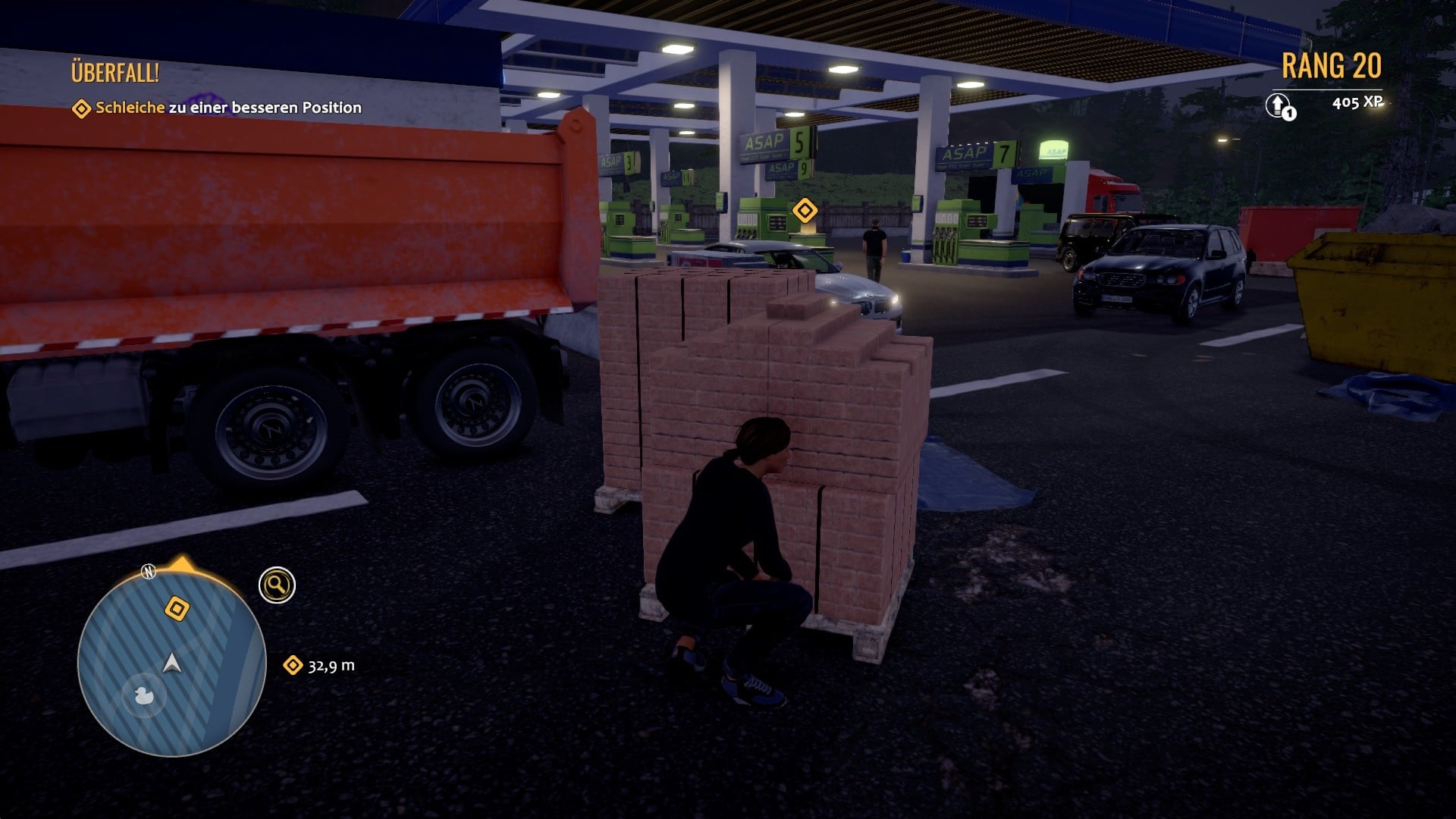This screenshot has height=819, width=1456.
Task: Click the 32,9 m distance waypoint icon
Action: 292,665
